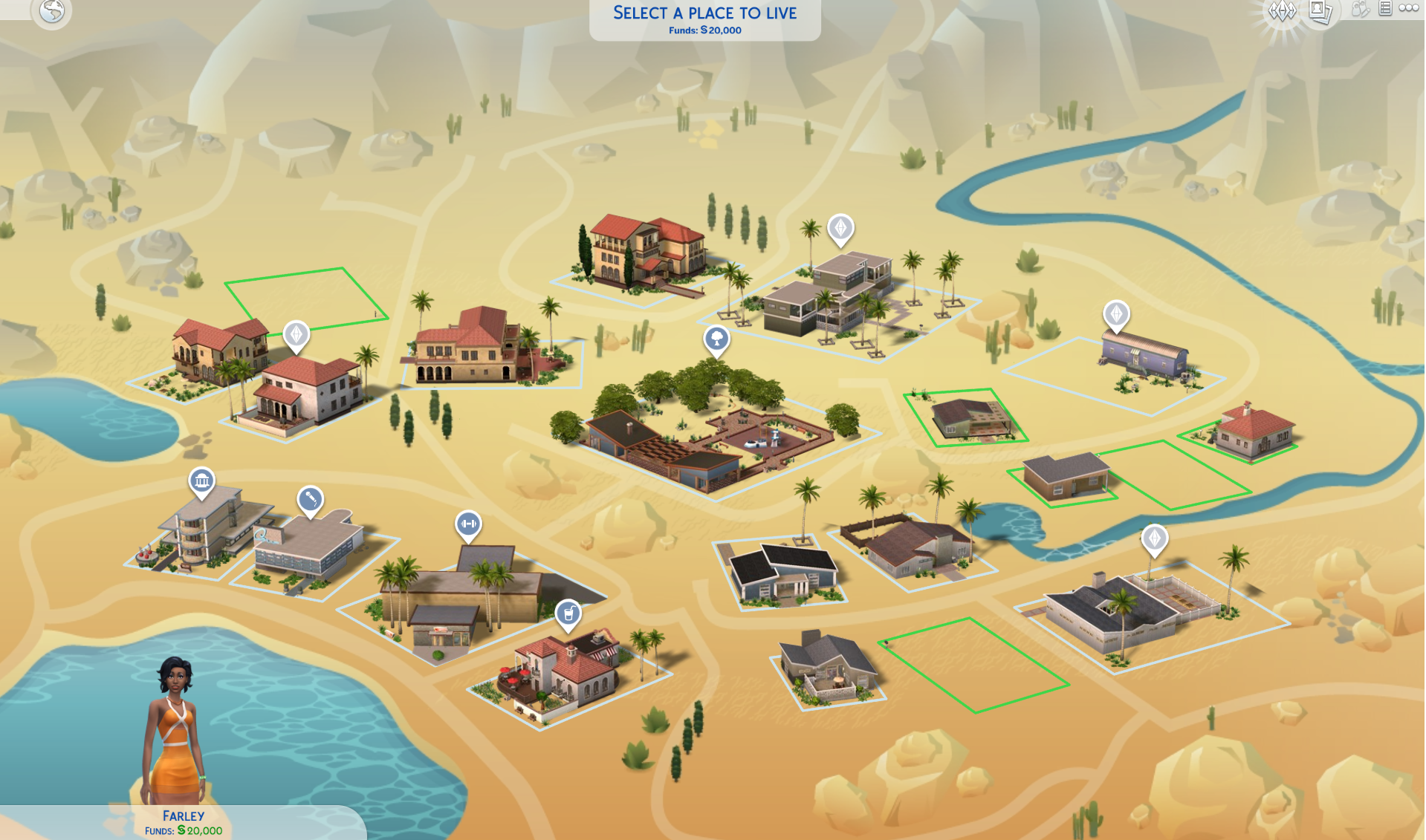The width and height of the screenshot is (1426, 840).
Task: Choose the large empty green-outlined lot at the bottom
Action: pyautogui.click(x=973, y=665)
